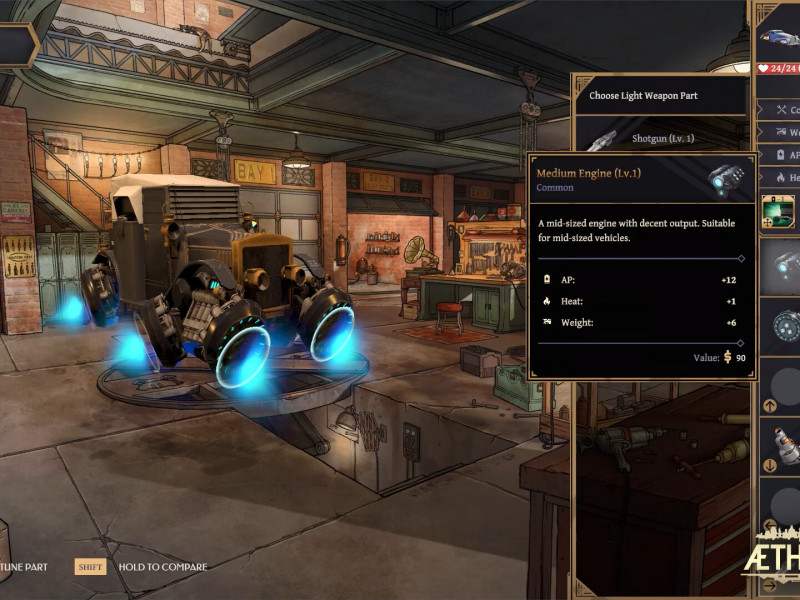Choose the round blue-lit thruster part slot
The height and width of the screenshot is (600, 800).
coord(783,326)
